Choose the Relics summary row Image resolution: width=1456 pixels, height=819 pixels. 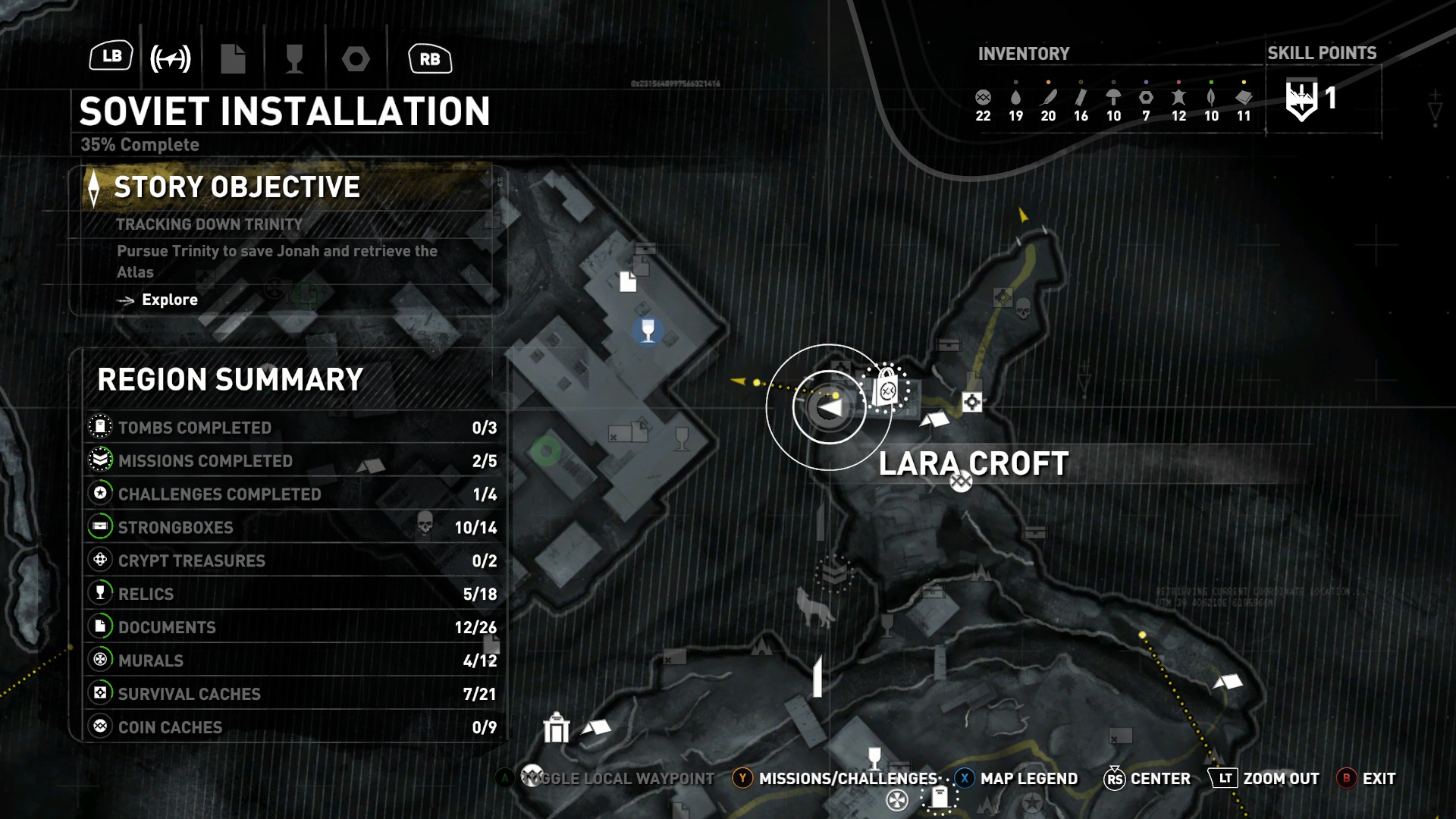(x=292, y=595)
